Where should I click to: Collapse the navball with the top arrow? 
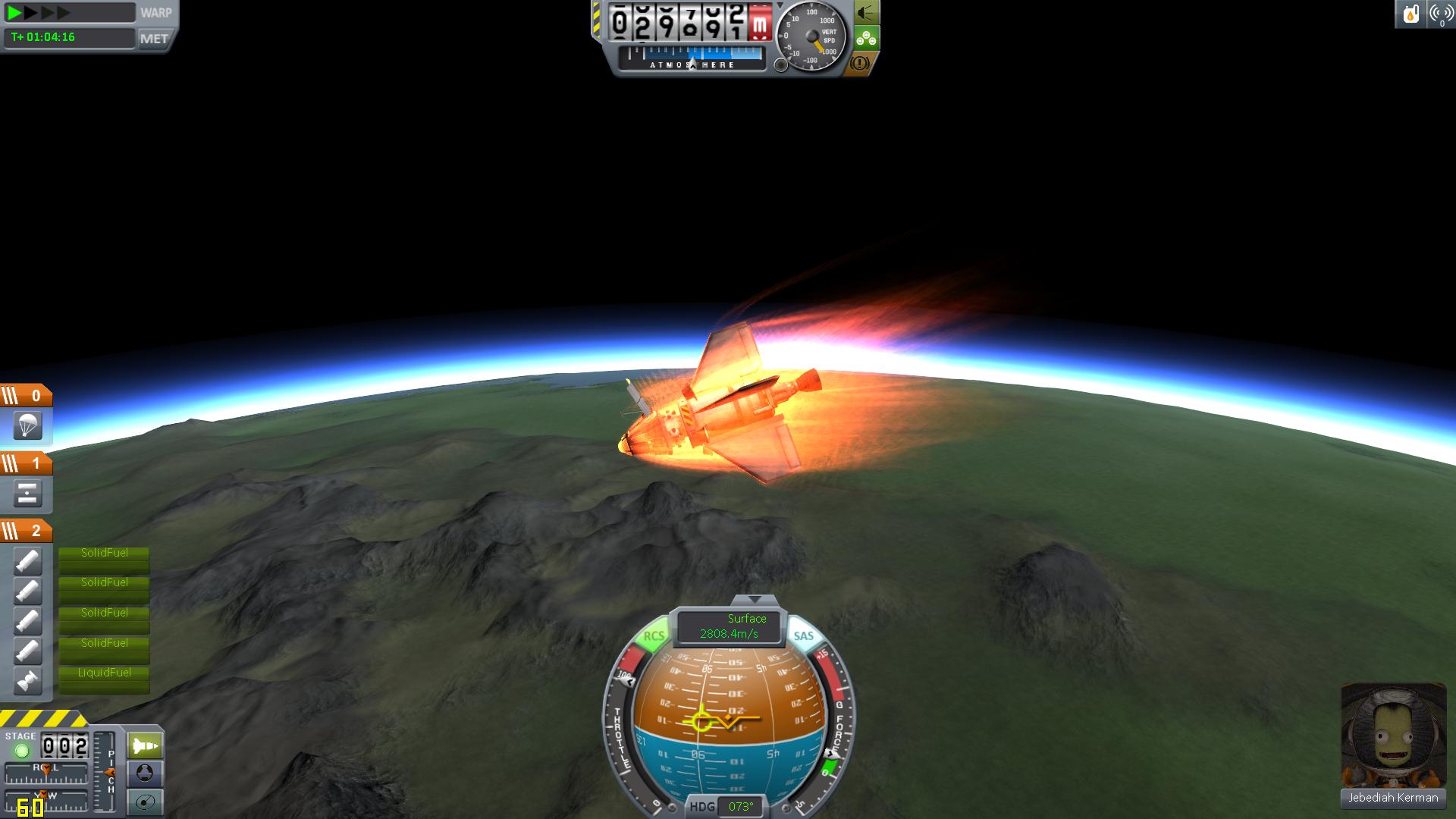tap(753, 600)
